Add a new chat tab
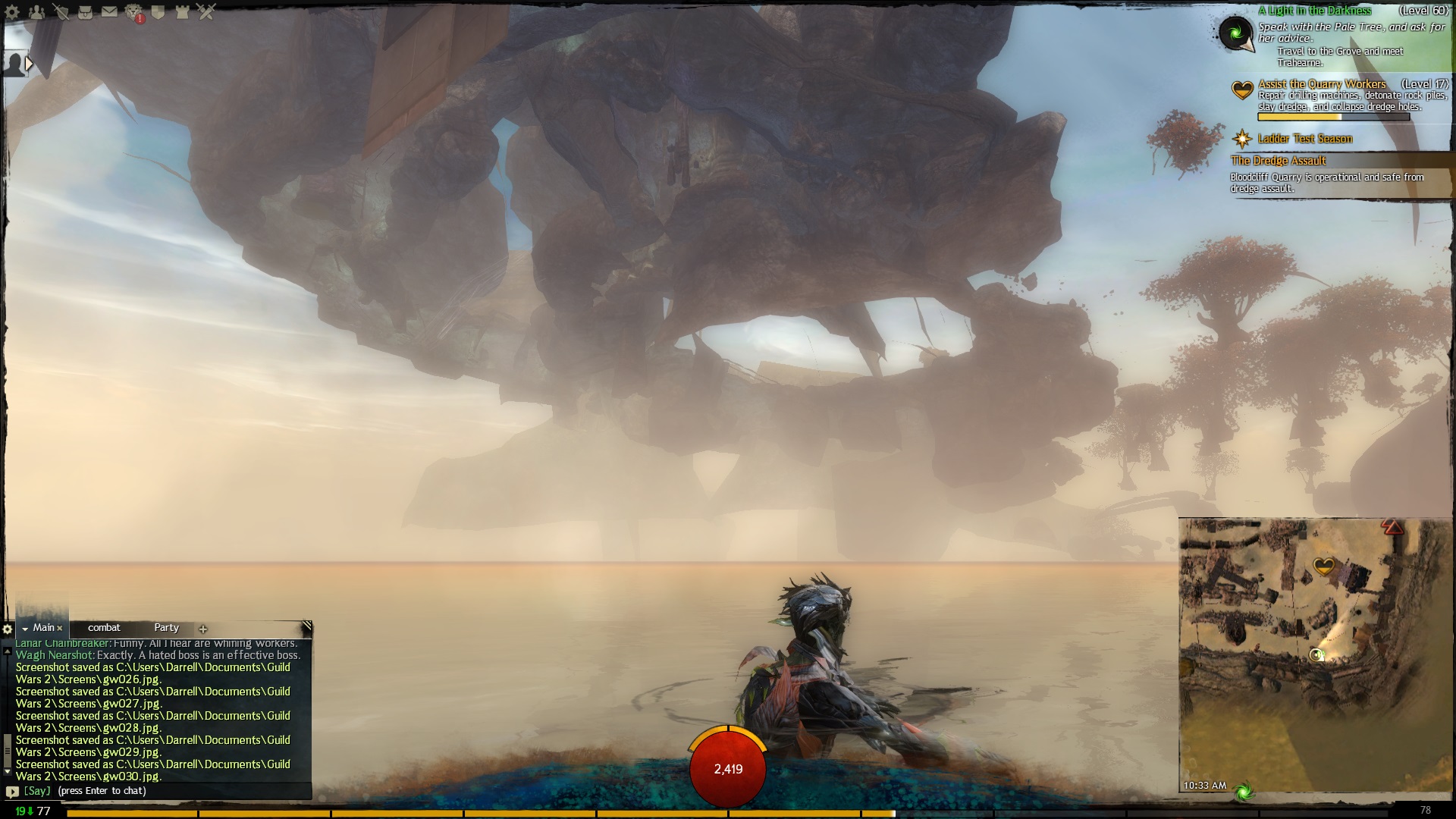 pyautogui.click(x=202, y=629)
